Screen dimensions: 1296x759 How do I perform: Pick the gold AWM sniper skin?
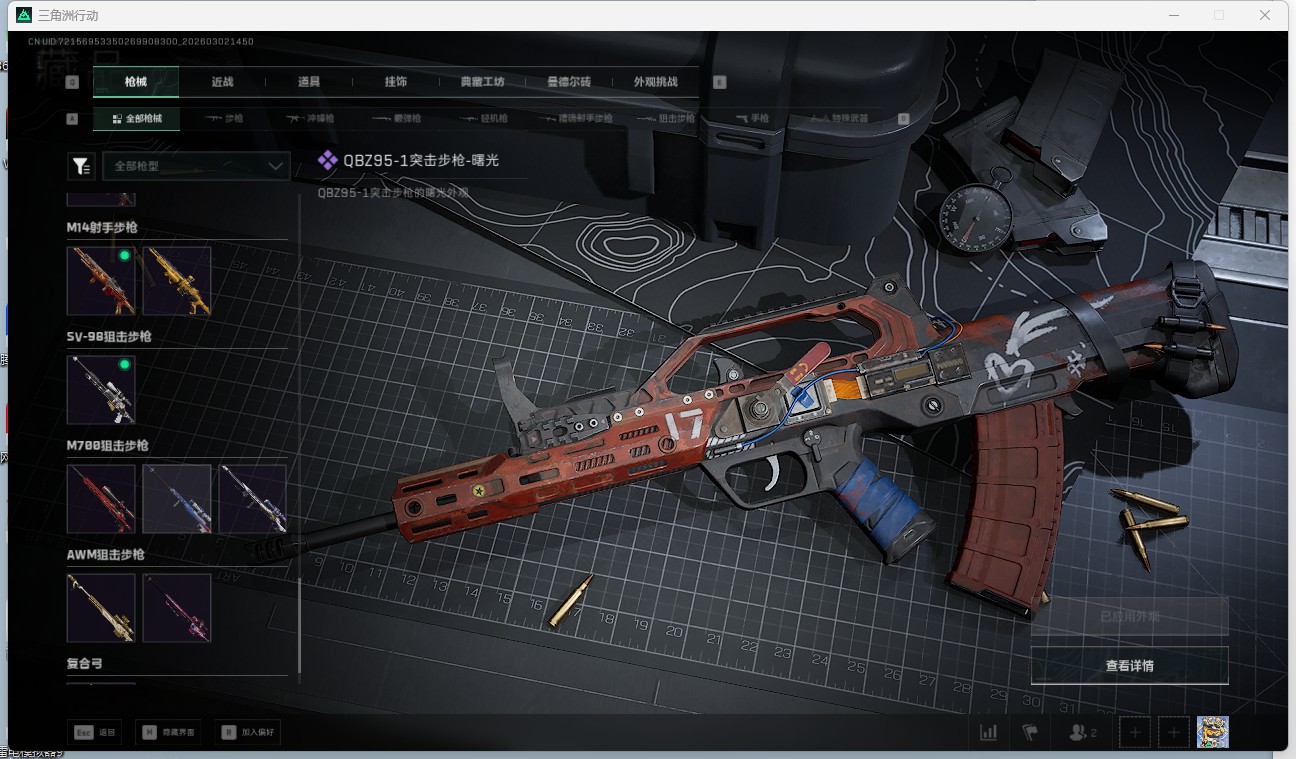[101, 607]
